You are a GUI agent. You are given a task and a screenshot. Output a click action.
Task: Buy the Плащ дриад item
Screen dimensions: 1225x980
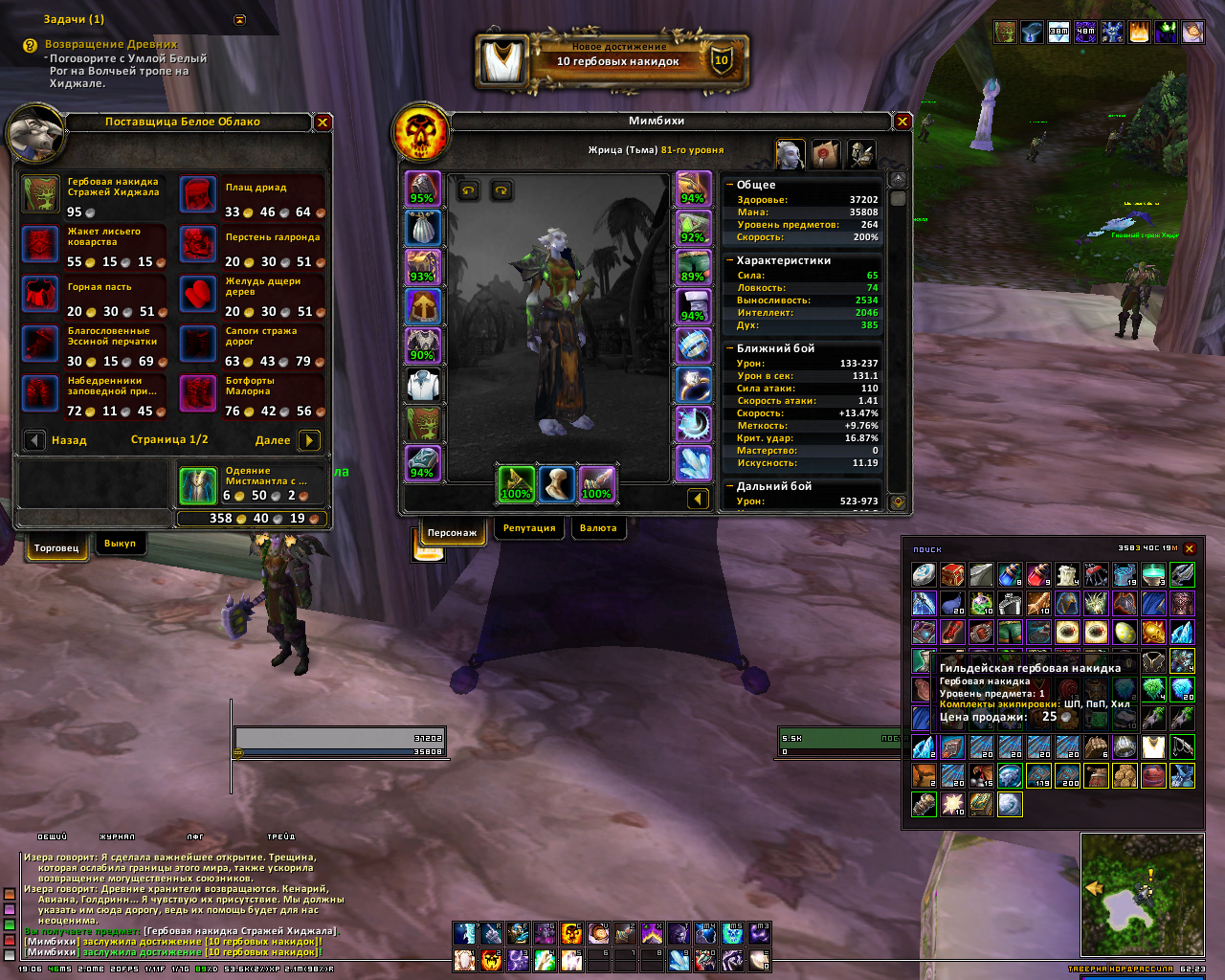[198, 195]
